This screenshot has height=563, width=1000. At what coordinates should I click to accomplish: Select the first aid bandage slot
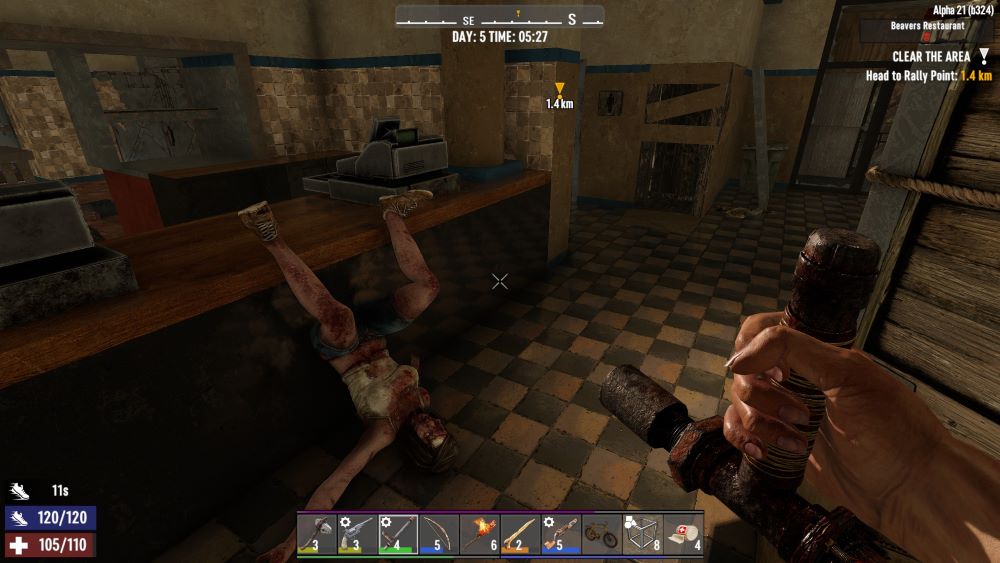click(684, 534)
